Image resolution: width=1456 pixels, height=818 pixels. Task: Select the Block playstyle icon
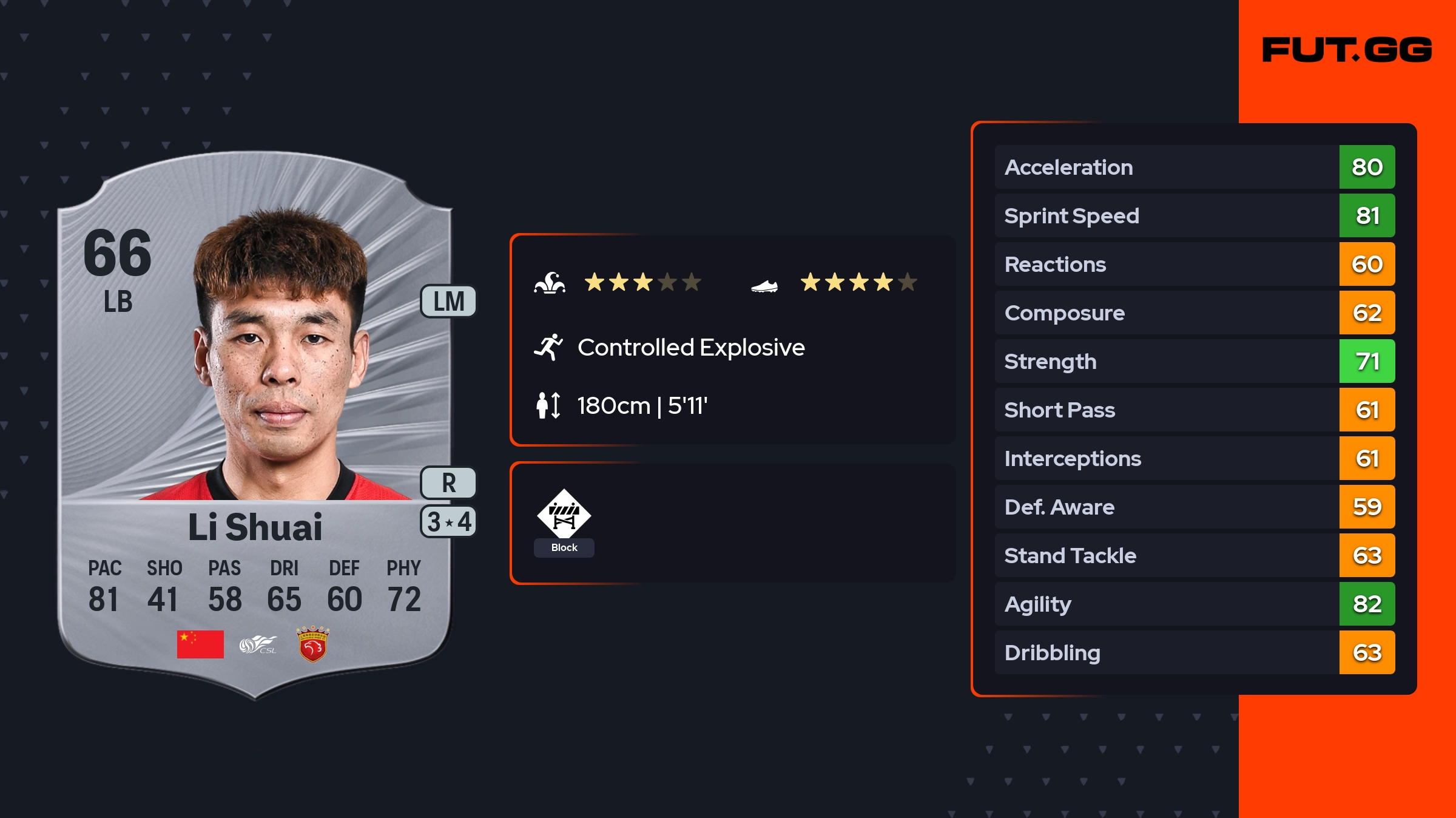tap(564, 515)
